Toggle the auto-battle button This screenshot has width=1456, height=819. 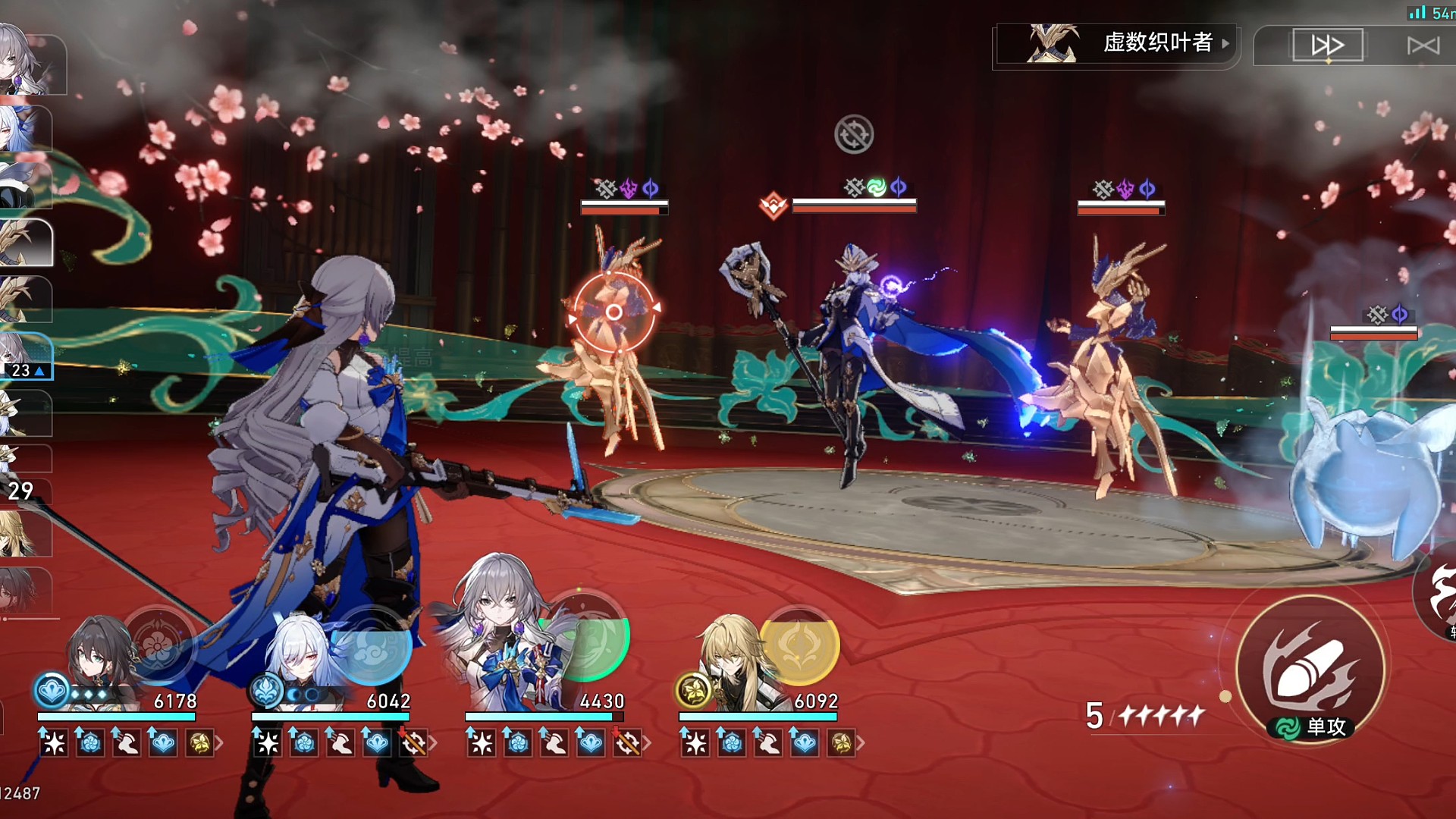[x=1423, y=45]
